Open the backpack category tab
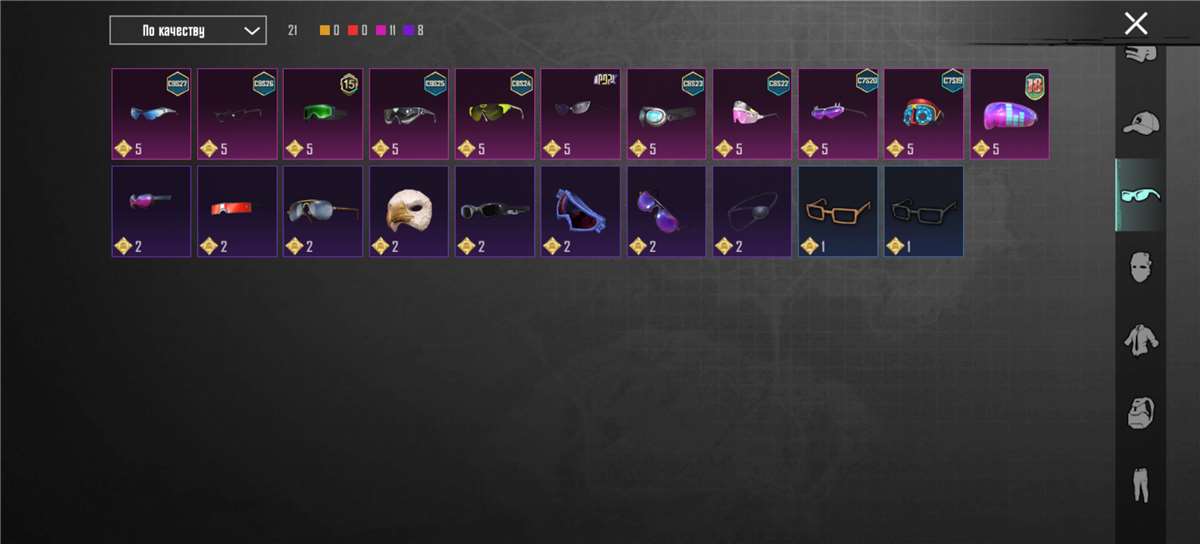Screen dimensions: 1200x544 1140,412
